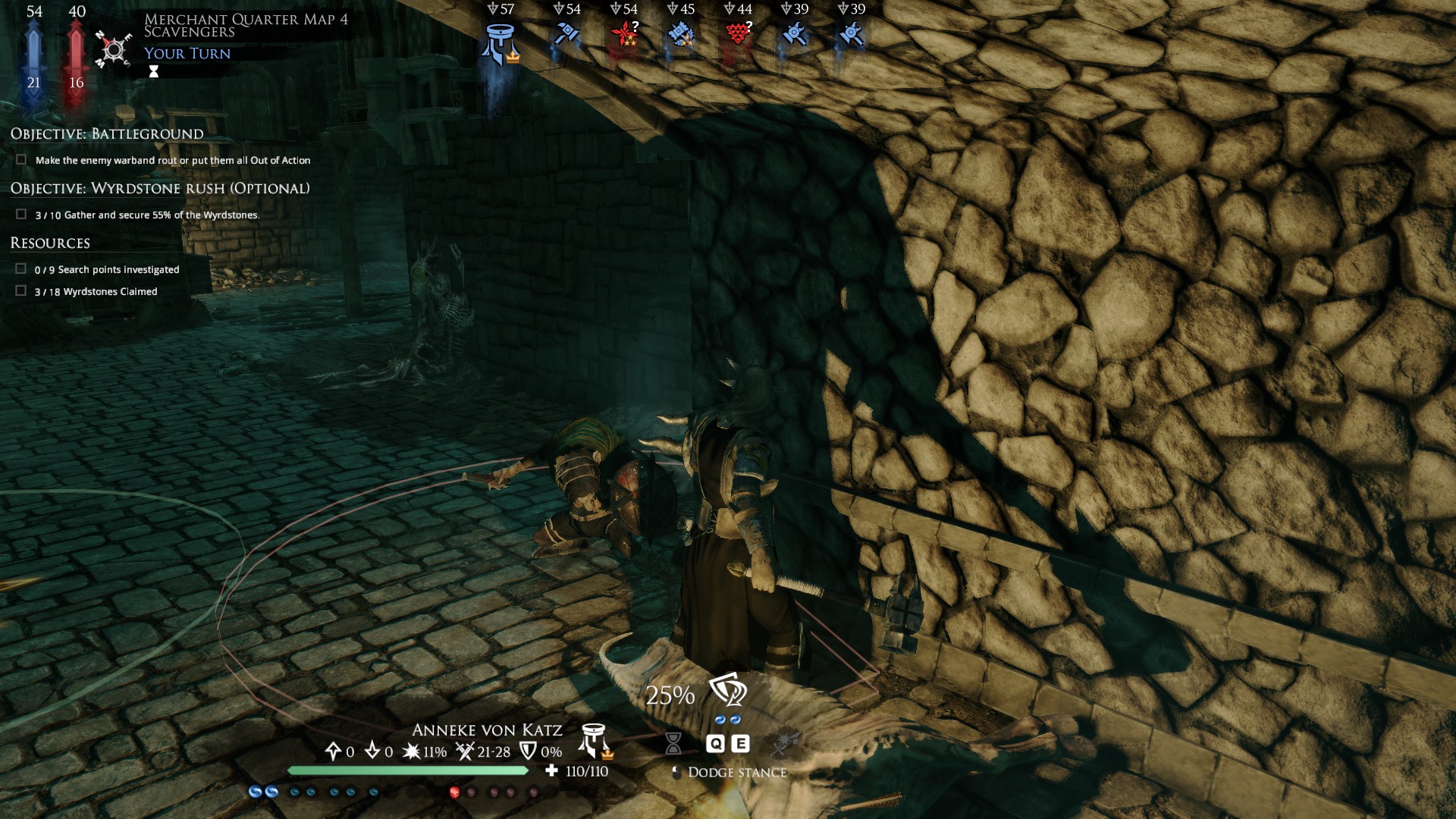Open the compass icon near the map name
This screenshot has height=819, width=1456.
coord(114,49)
